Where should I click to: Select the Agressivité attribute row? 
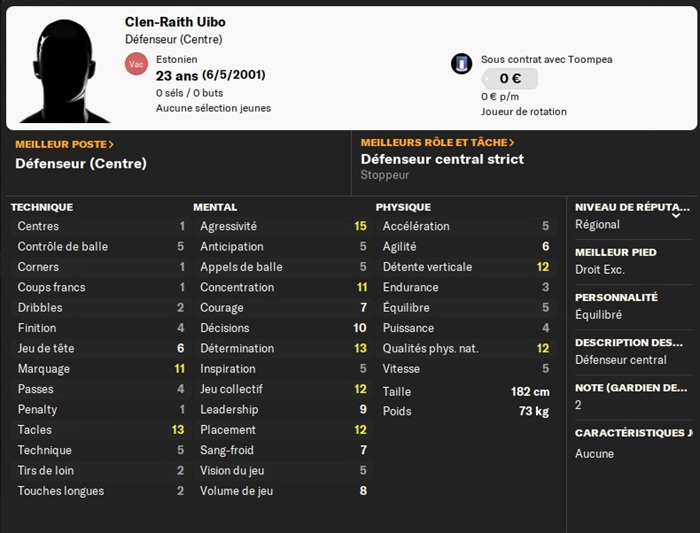[282, 226]
